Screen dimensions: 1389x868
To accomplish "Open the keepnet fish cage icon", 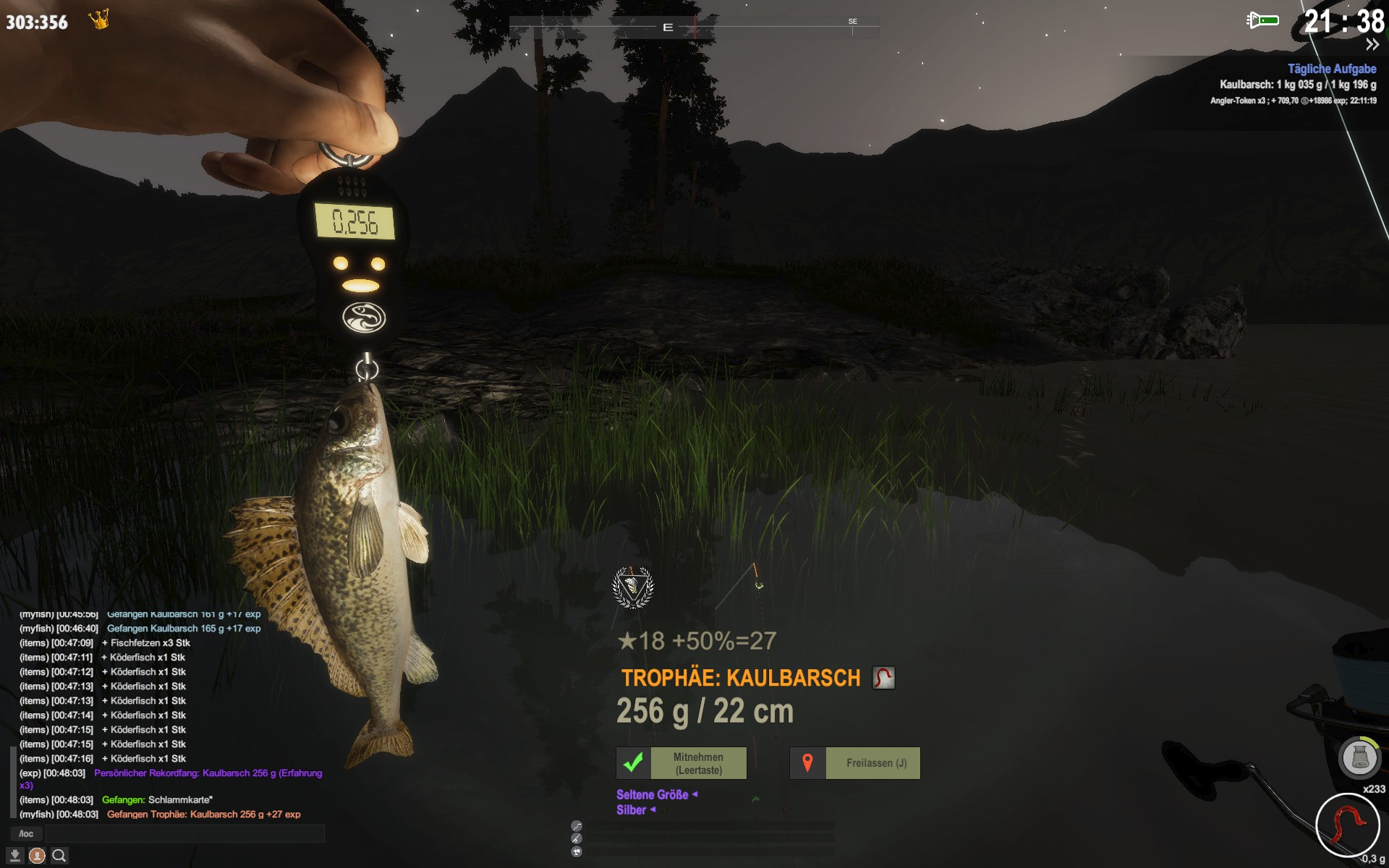I will [x=1359, y=758].
